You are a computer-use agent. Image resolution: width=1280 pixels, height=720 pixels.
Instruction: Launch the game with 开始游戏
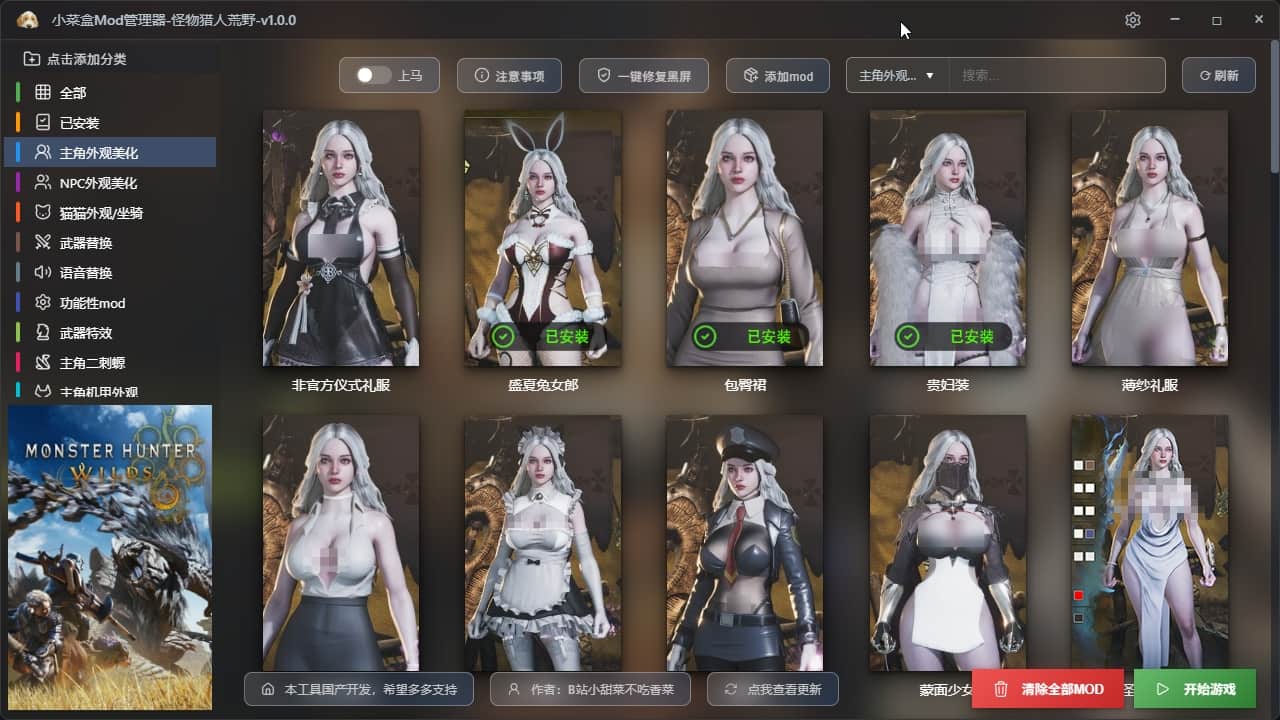tap(1195, 689)
